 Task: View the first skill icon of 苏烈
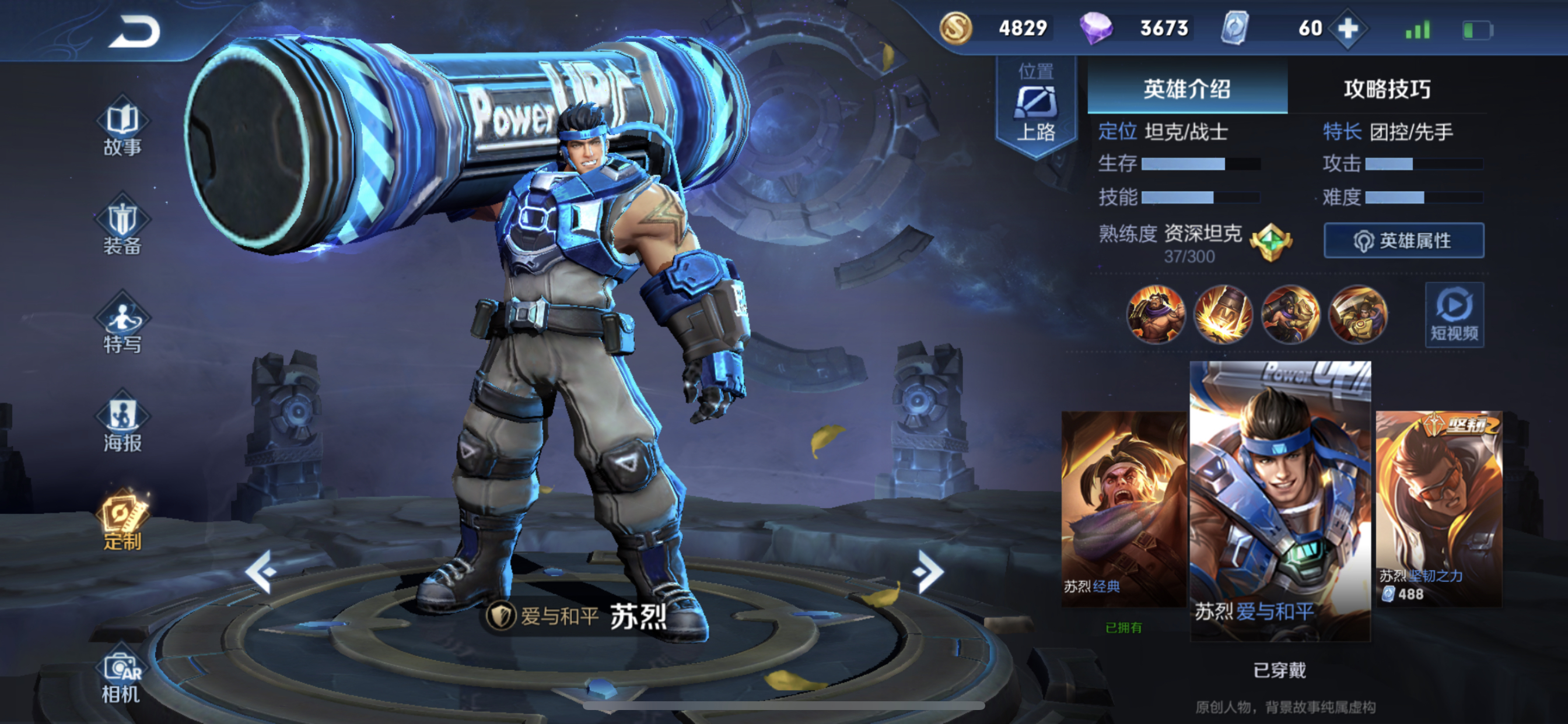tap(1156, 314)
